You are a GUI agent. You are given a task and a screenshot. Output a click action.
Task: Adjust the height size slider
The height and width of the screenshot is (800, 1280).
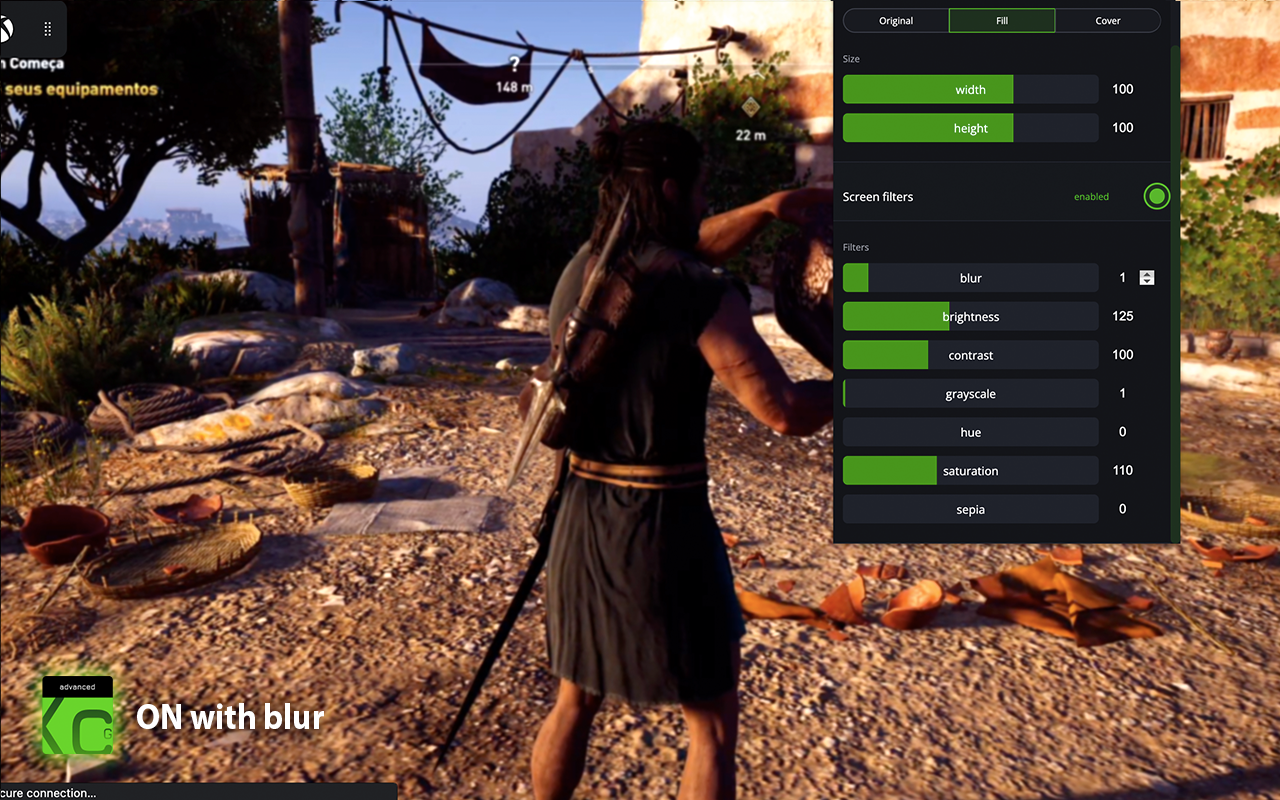point(970,128)
